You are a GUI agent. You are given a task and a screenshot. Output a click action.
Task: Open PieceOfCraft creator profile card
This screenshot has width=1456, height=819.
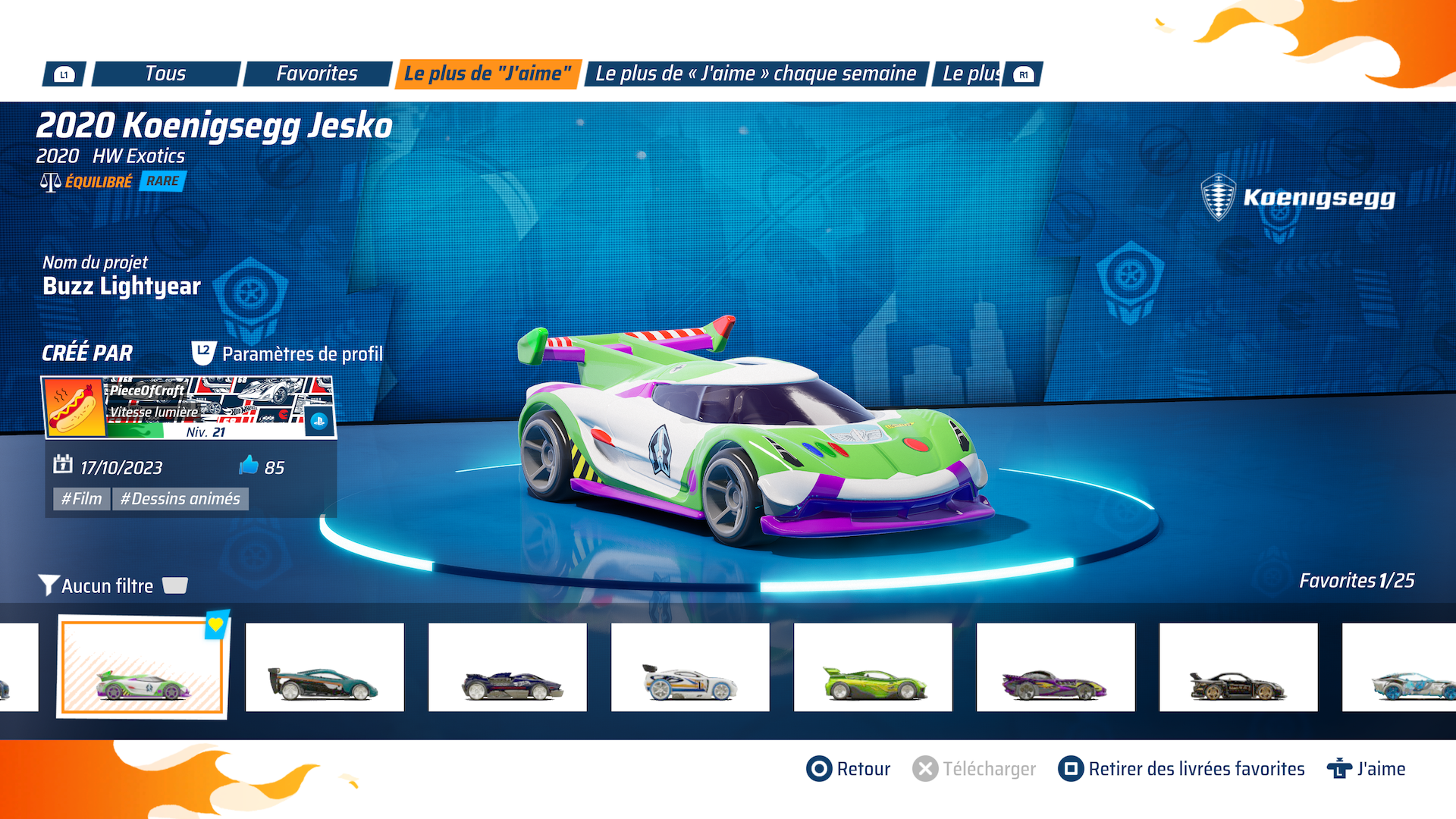pyautogui.click(x=189, y=408)
